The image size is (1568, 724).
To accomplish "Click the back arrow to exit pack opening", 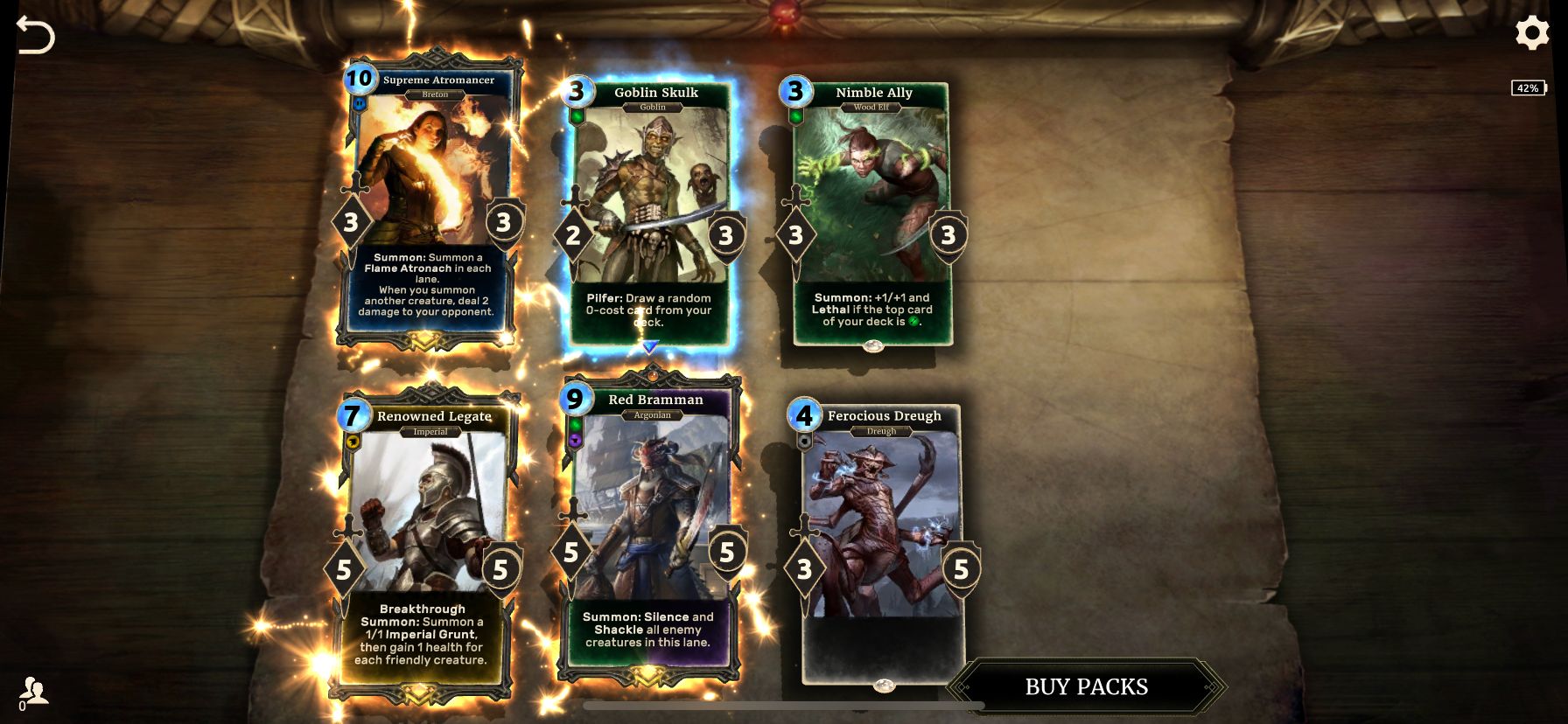I will pos(37,35).
